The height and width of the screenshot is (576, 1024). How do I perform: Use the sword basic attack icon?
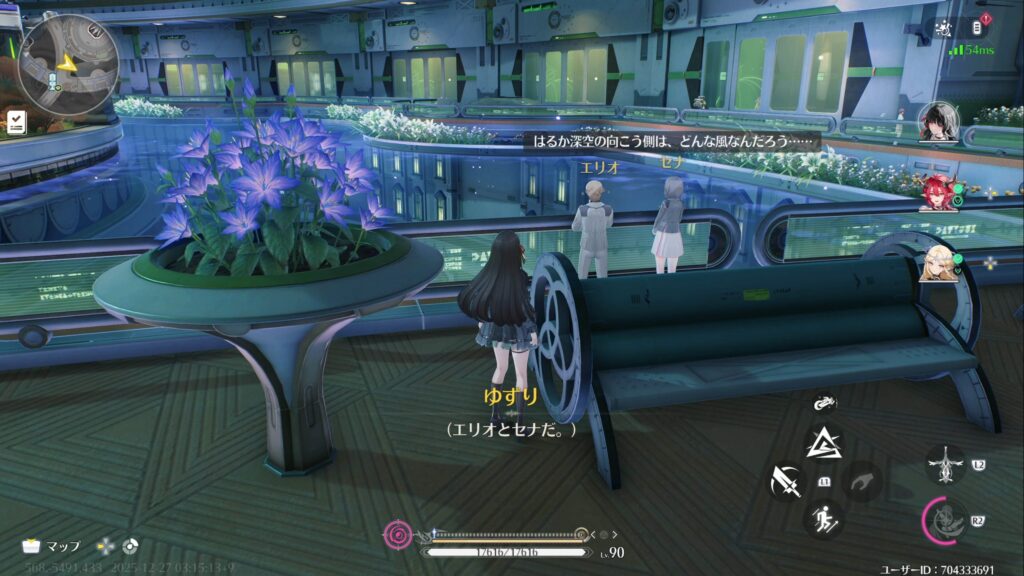[x=787, y=482]
